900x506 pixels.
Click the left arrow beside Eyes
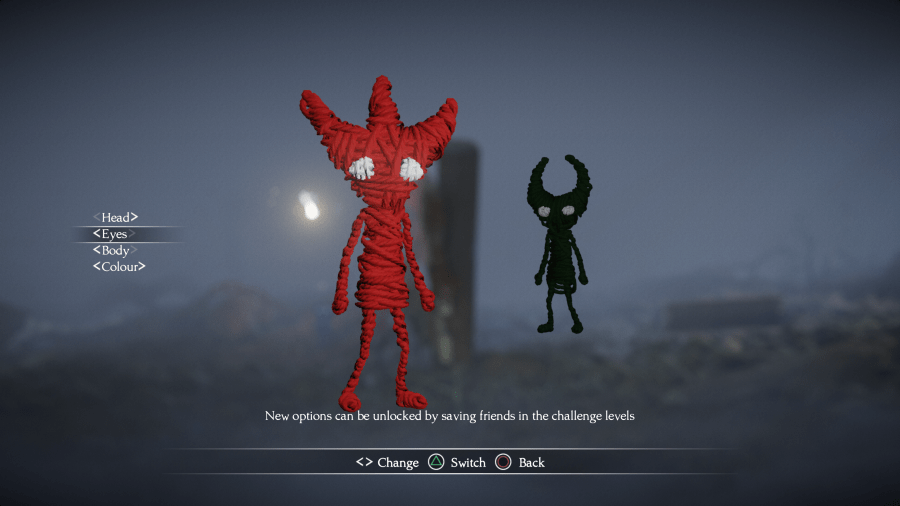tap(96, 234)
